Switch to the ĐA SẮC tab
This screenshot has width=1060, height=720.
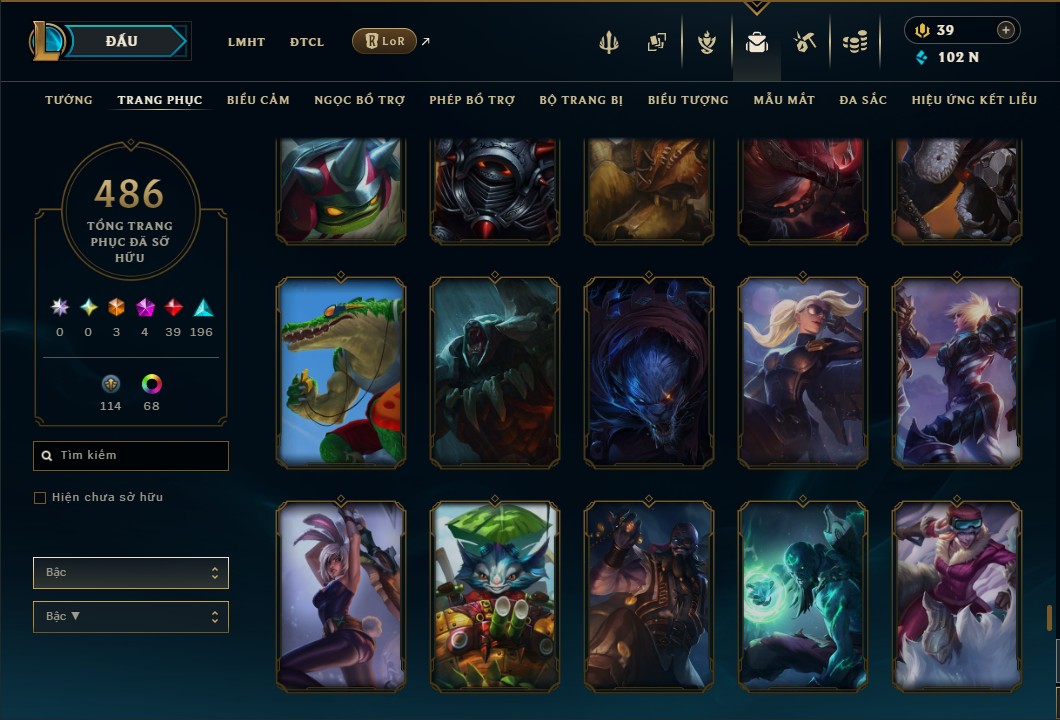click(863, 100)
